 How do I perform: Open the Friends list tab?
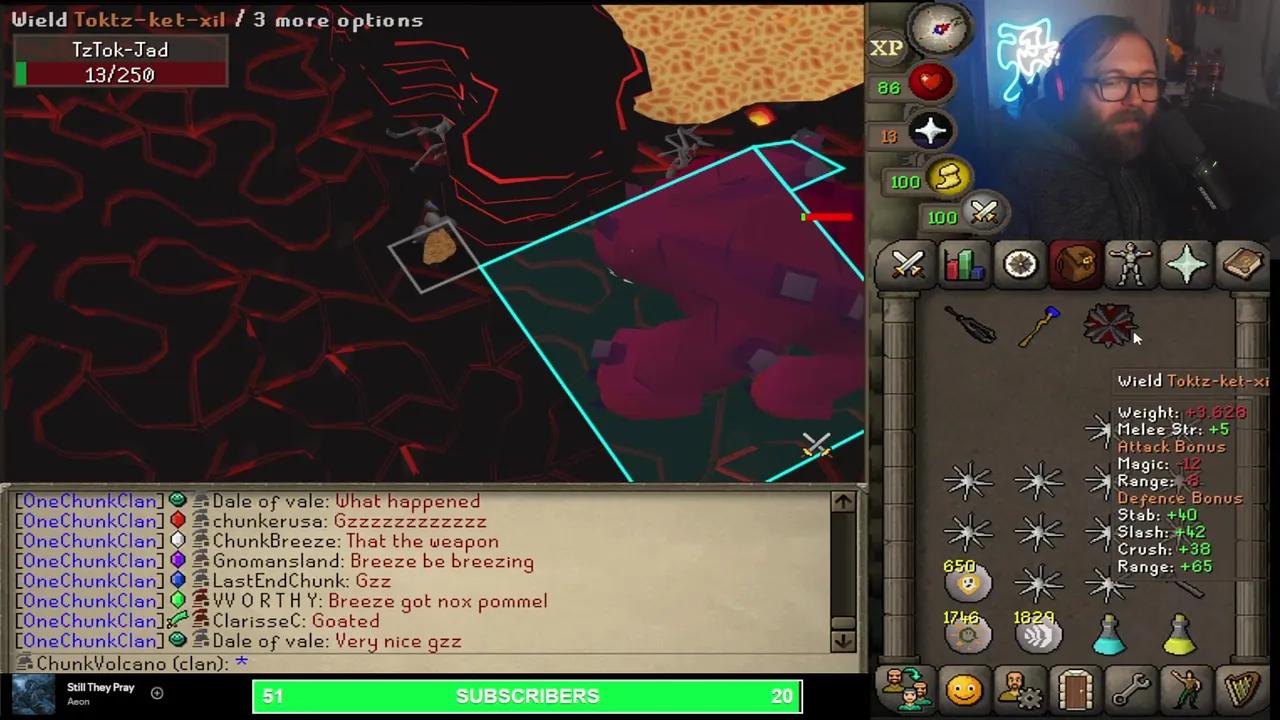(963, 690)
